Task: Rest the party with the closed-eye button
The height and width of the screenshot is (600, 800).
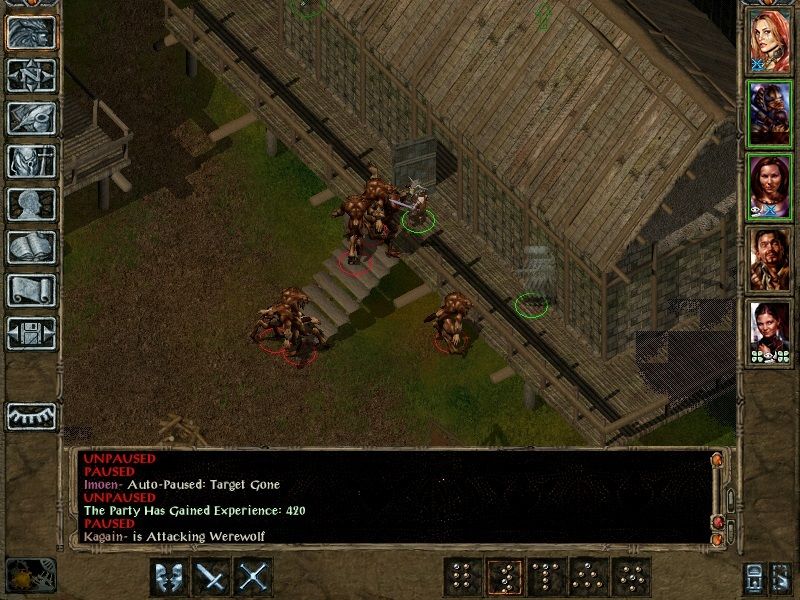Action: (x=32, y=415)
